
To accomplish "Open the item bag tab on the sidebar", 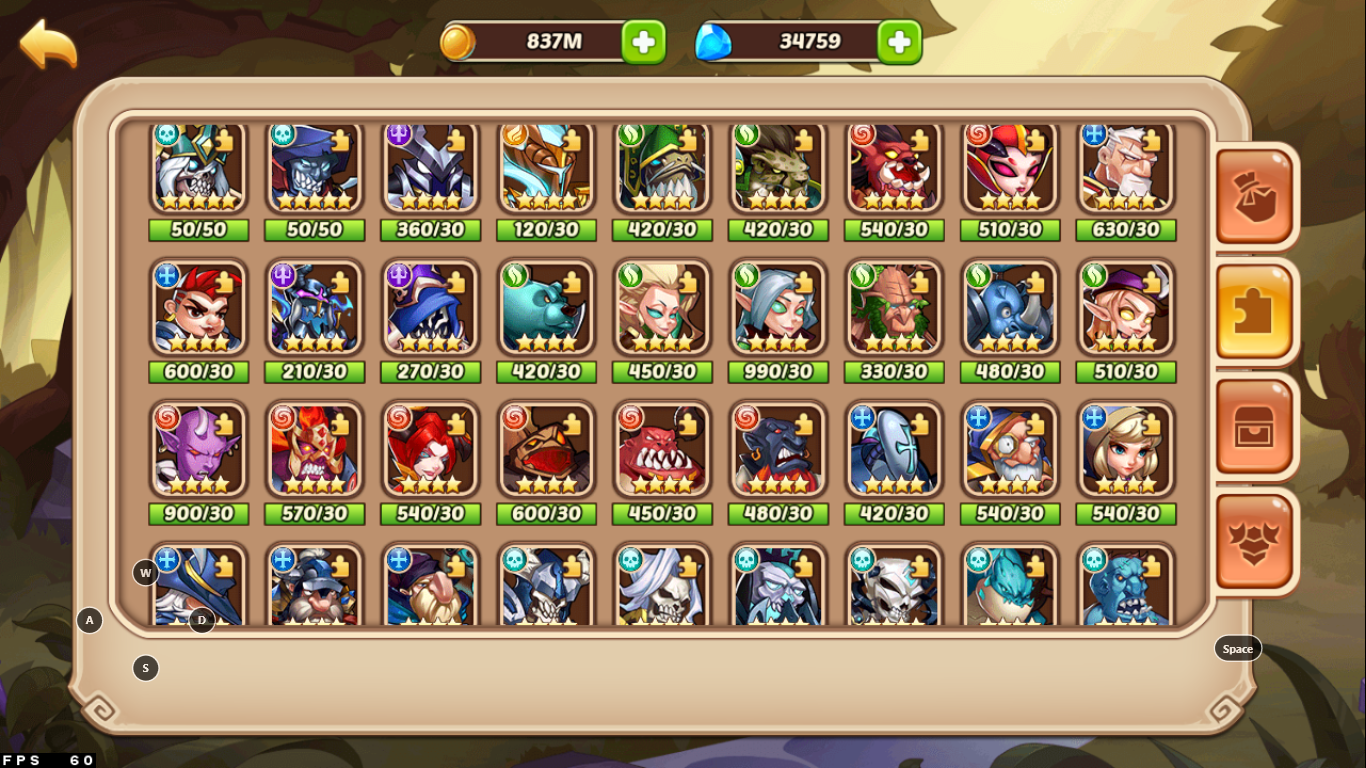I will 1253,196.
